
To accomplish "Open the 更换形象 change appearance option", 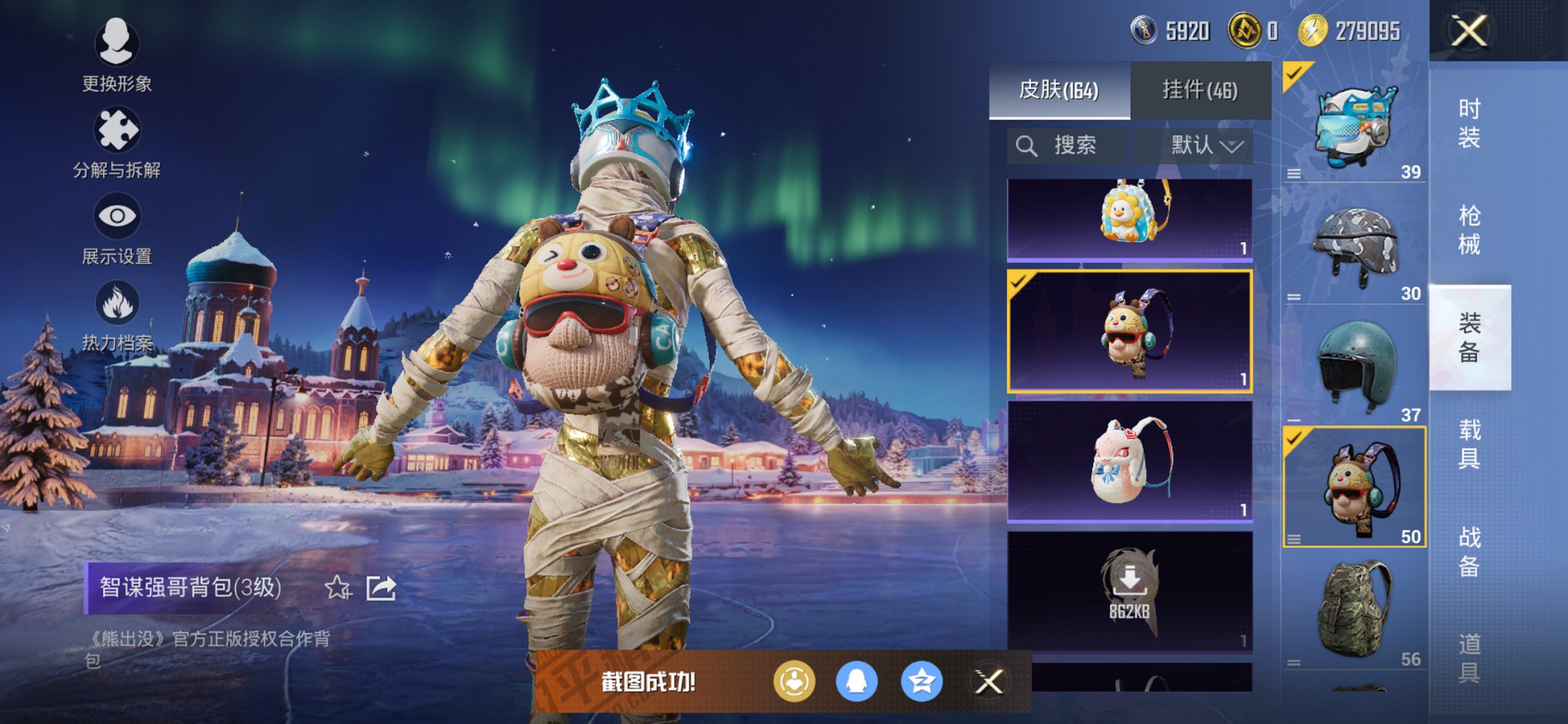I will point(117,55).
